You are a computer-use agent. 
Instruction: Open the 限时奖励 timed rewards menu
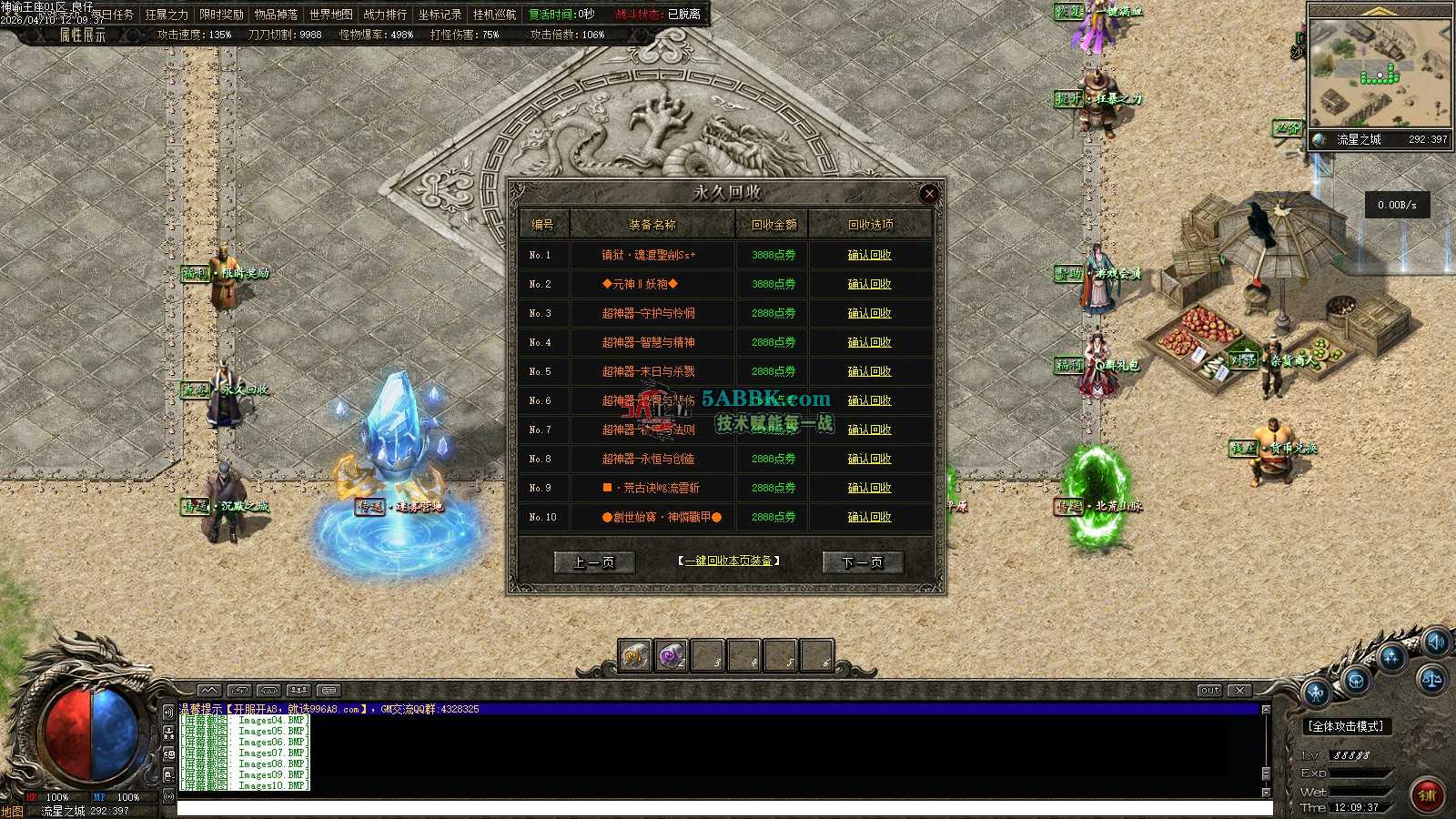coord(221,15)
